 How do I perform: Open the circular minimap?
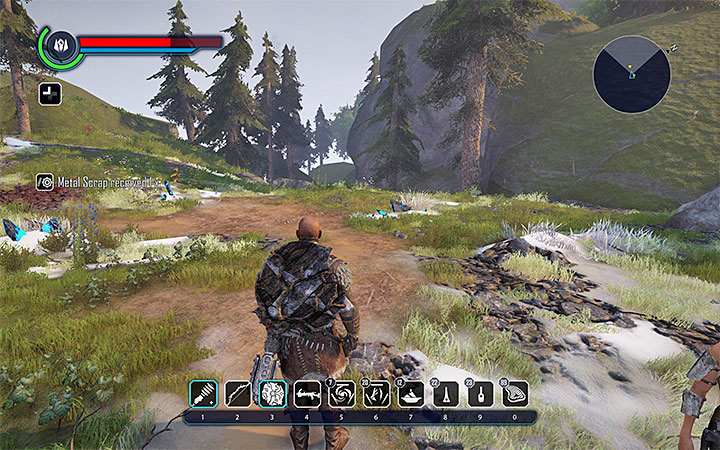click(631, 73)
